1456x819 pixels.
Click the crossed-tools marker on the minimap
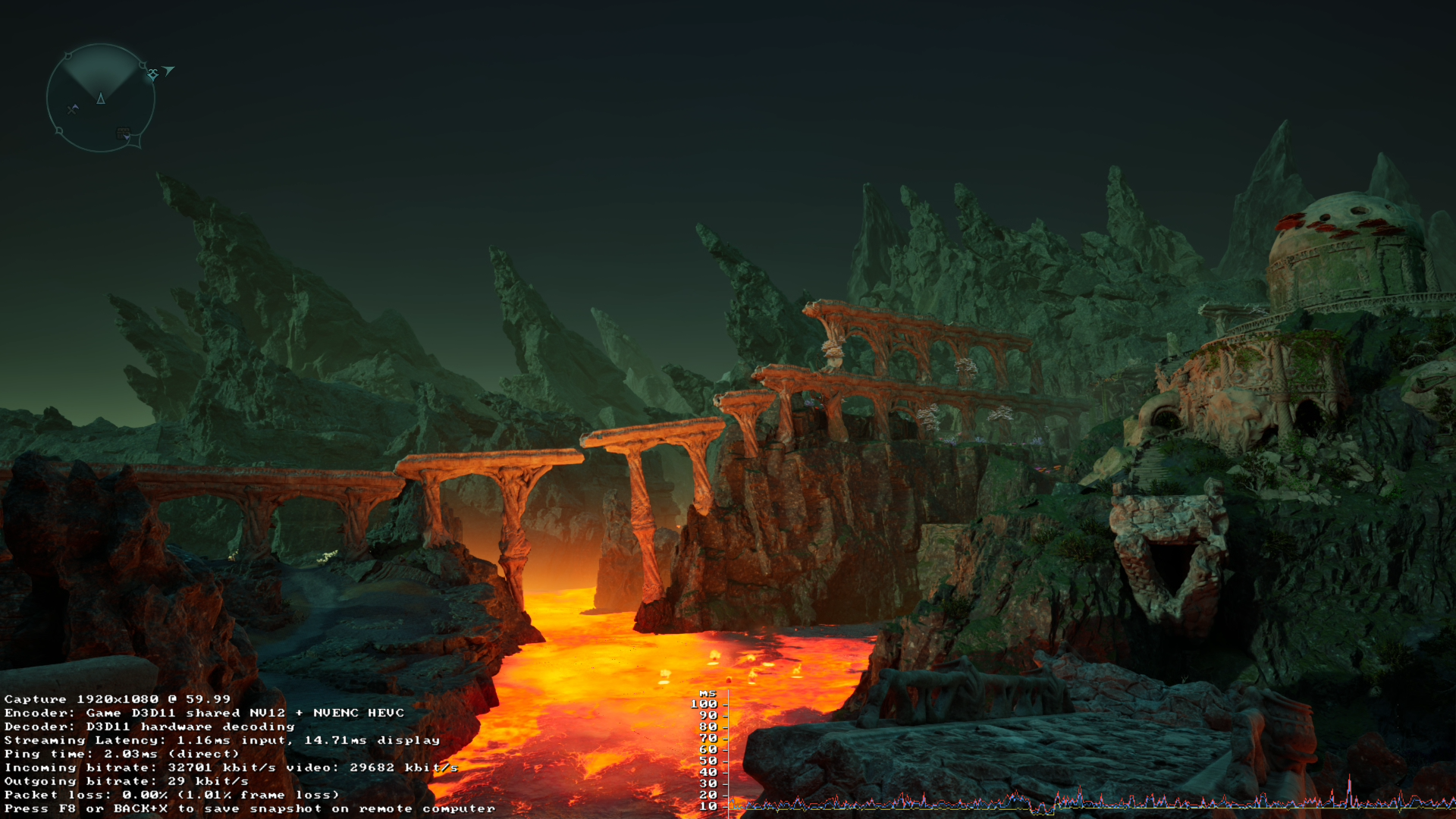tap(73, 109)
